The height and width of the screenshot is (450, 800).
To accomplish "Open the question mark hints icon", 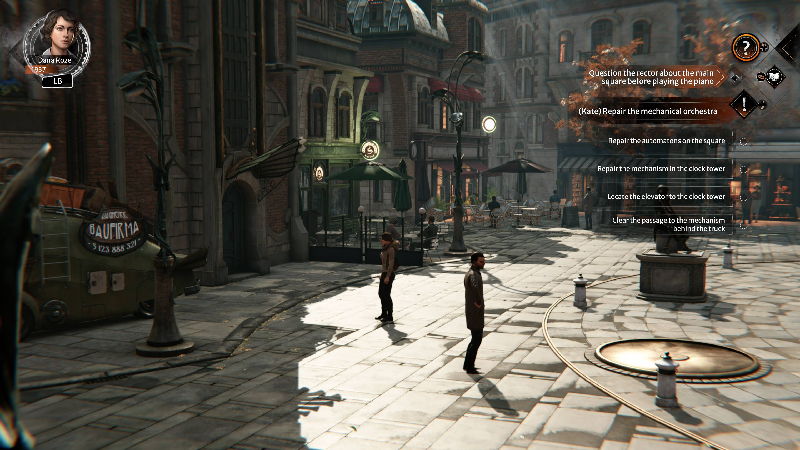I will coord(743,47).
